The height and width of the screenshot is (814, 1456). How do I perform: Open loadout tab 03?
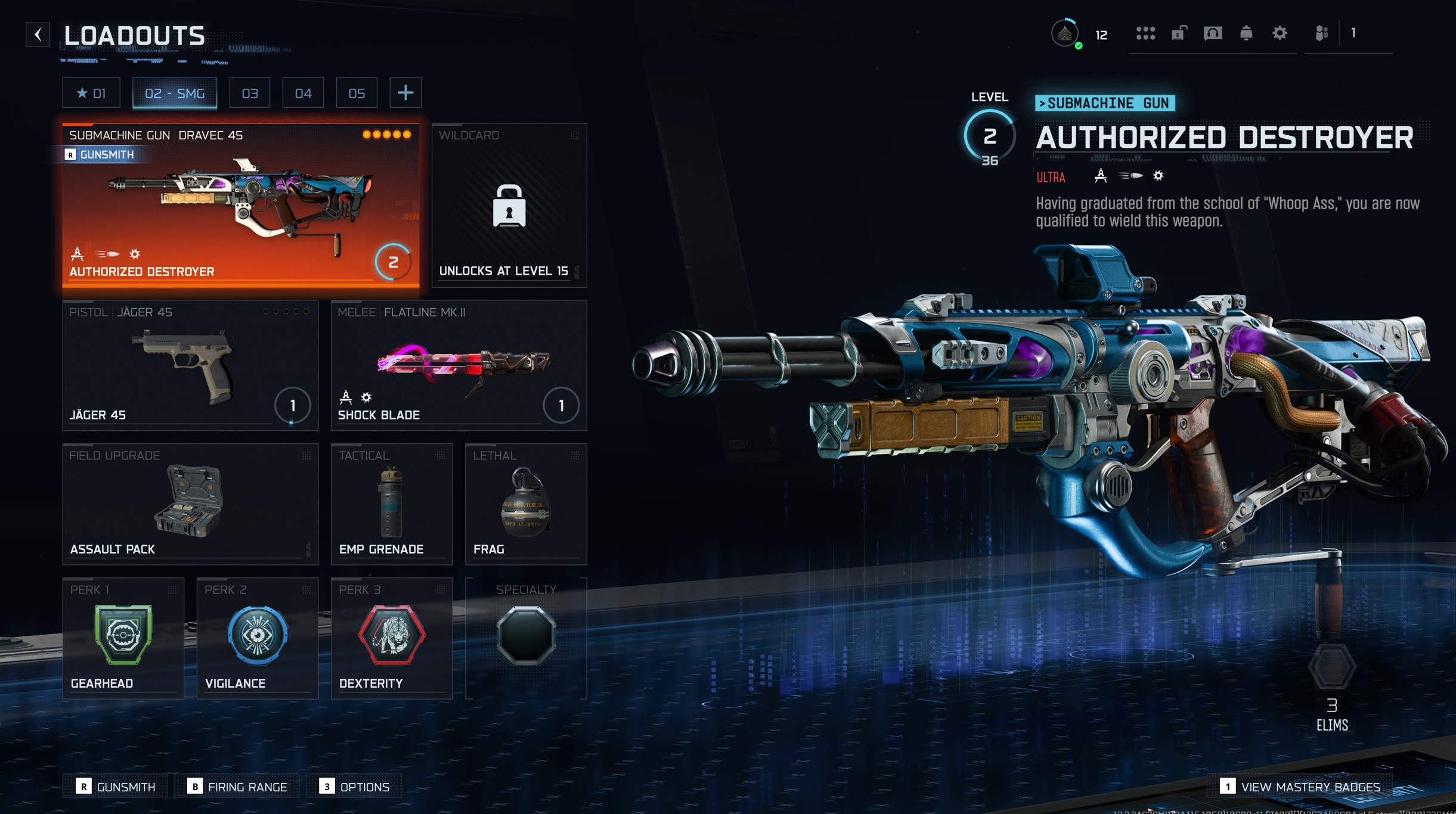point(250,93)
